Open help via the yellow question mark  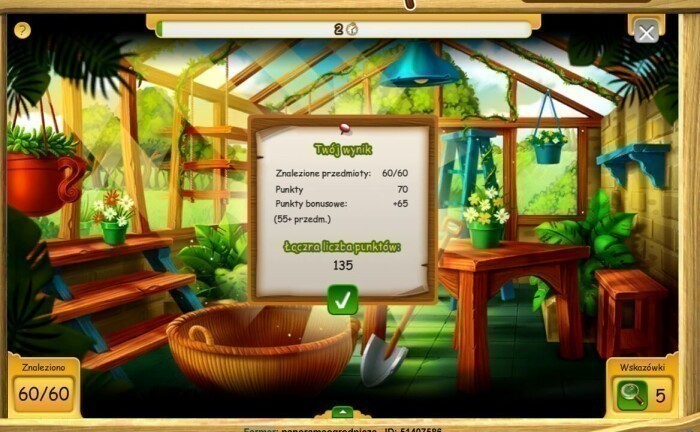(x=22, y=30)
